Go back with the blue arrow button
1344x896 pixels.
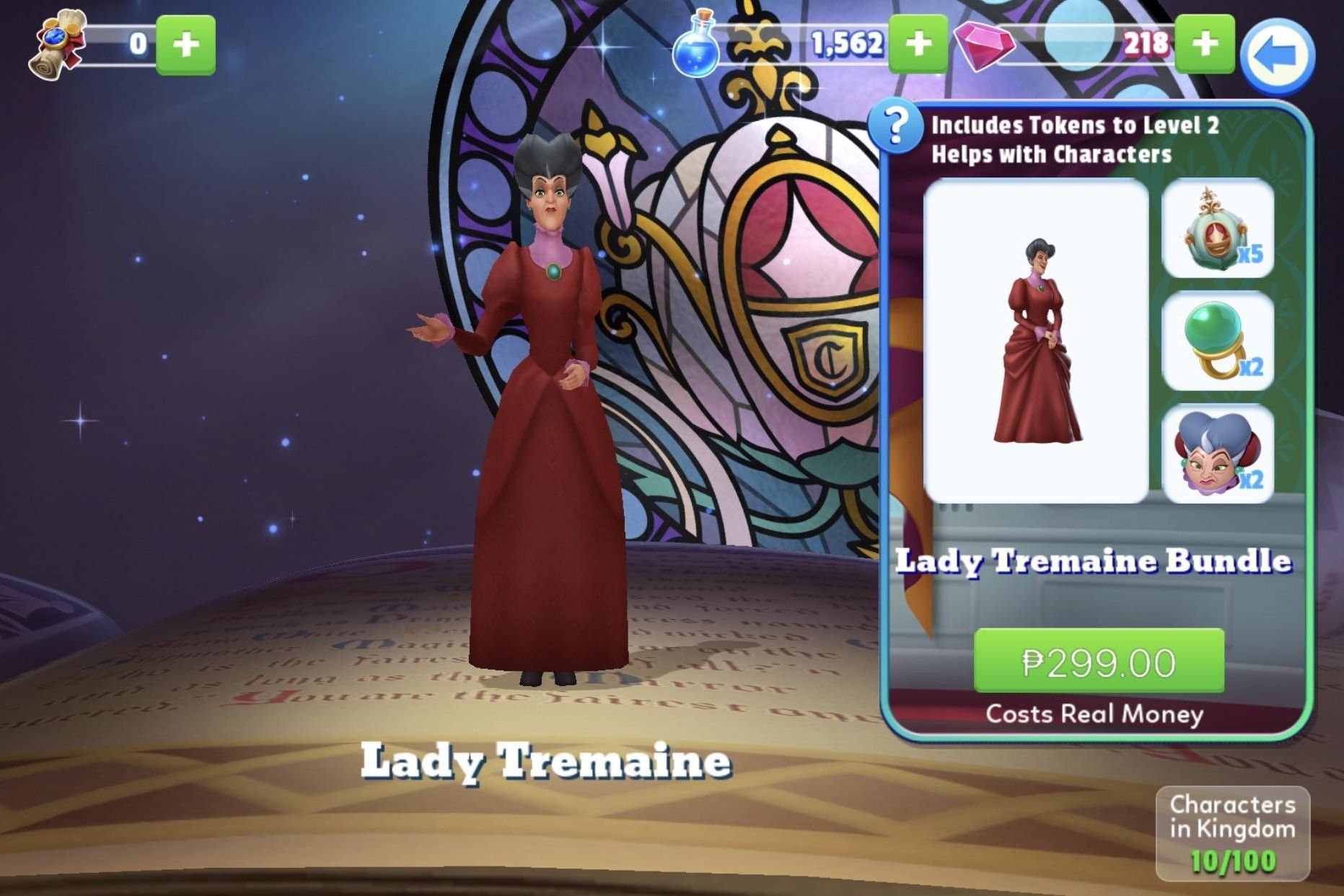(1278, 56)
